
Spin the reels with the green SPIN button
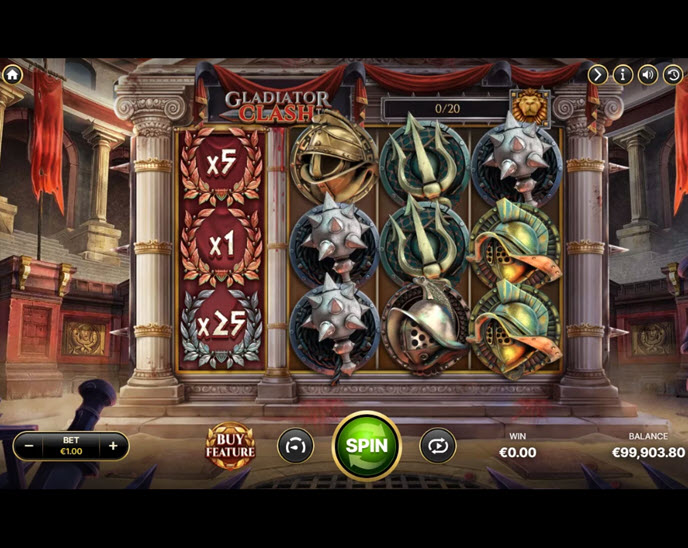click(366, 446)
